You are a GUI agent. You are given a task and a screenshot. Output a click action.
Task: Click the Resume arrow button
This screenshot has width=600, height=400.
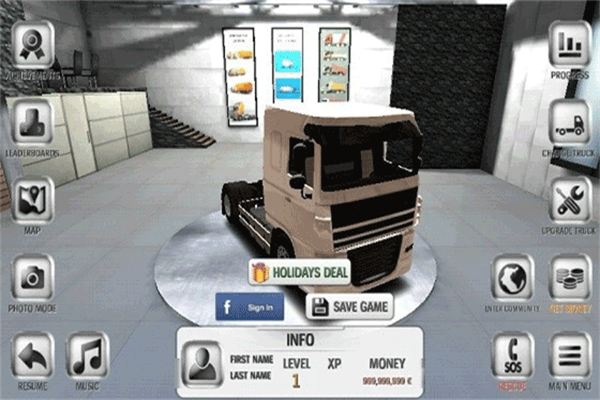click(x=34, y=355)
